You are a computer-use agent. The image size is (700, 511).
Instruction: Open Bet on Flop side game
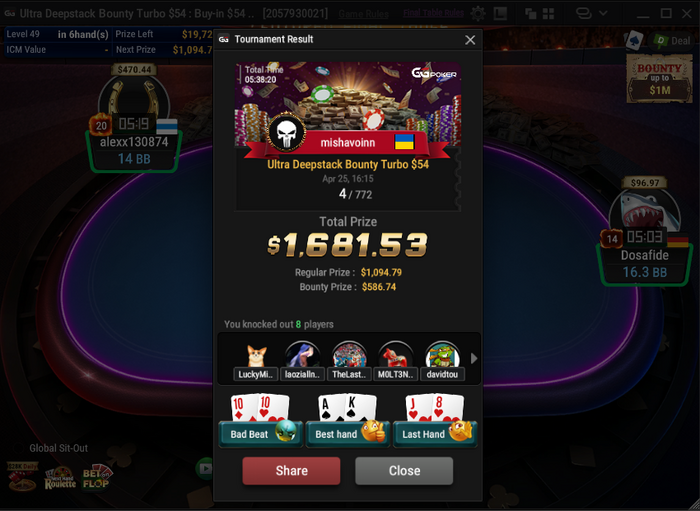coord(97,478)
